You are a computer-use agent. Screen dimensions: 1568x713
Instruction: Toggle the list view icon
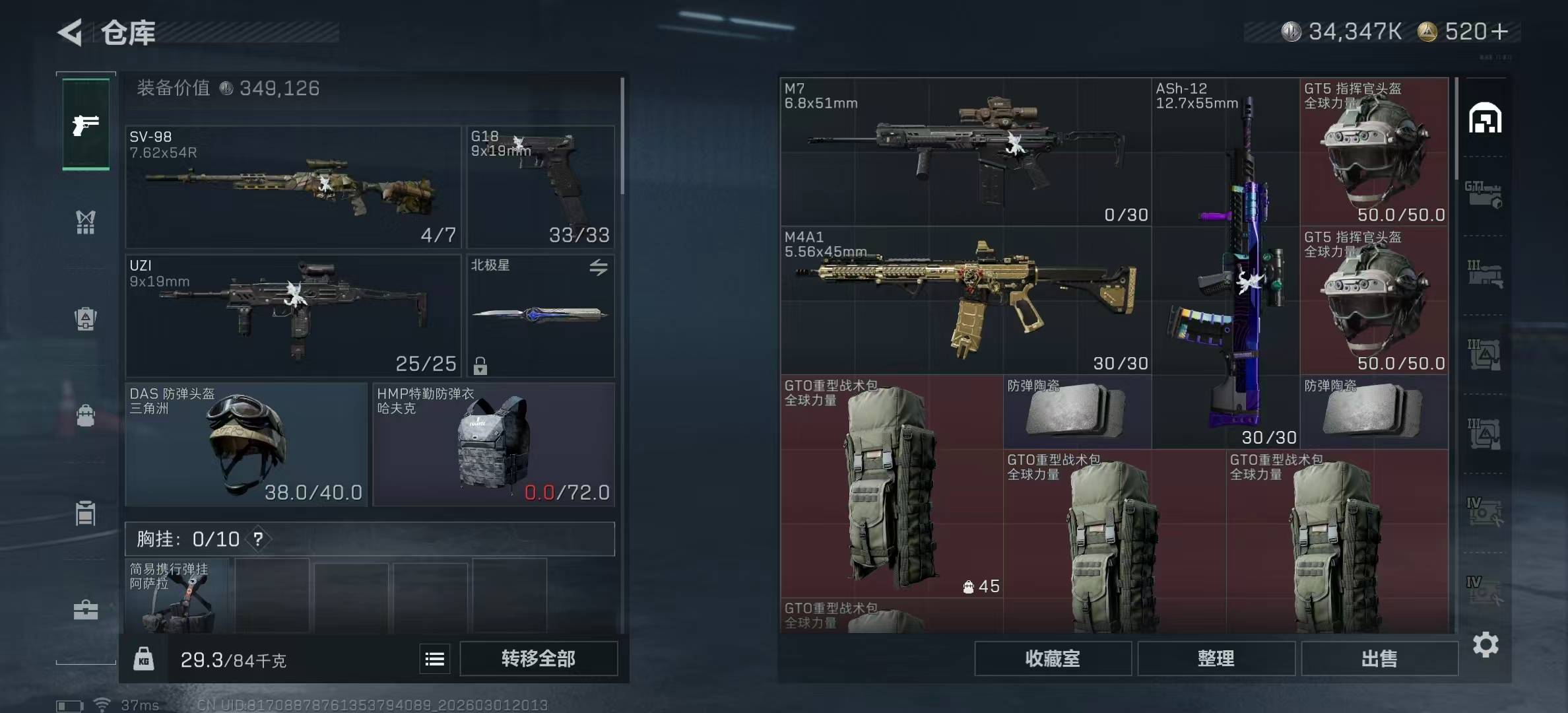434,659
